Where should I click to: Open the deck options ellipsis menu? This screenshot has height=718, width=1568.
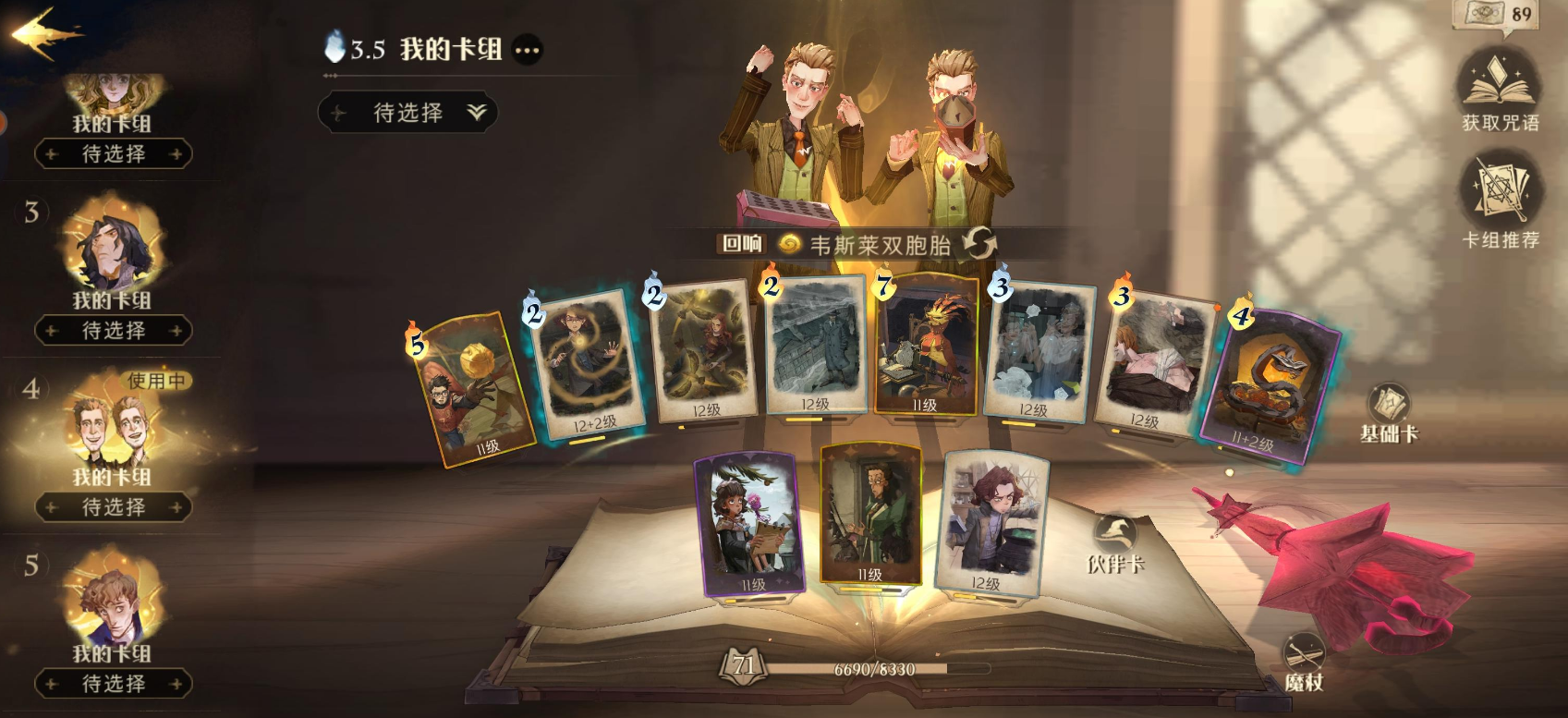tap(527, 50)
